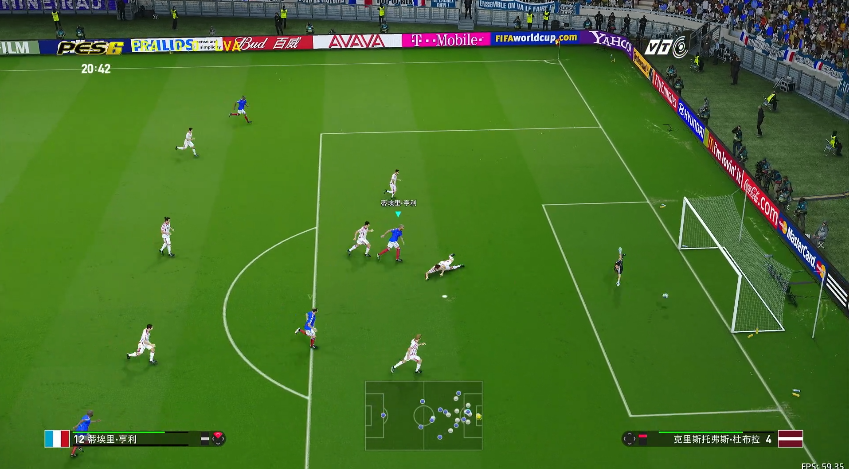Select the France flag icon
Screen dimensions: 849x469
tap(57, 438)
